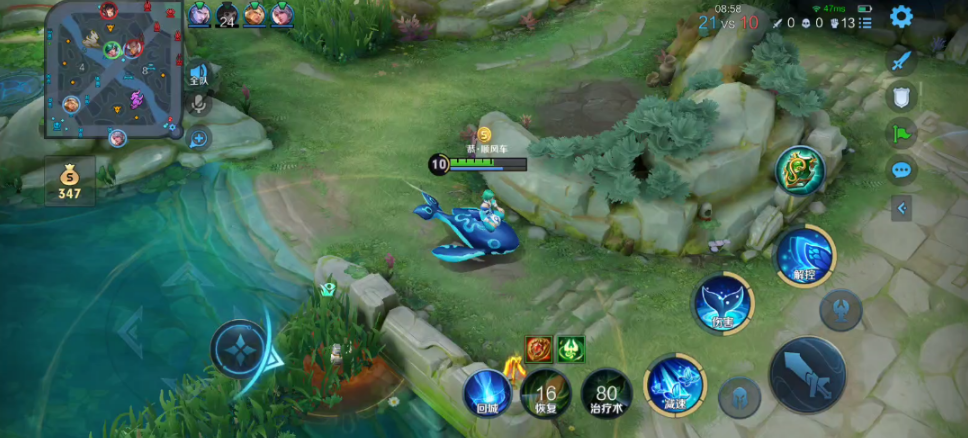Viewport: 968px width, 438px height.
Task: Use the green dragon equipment active item
Action: click(800, 170)
